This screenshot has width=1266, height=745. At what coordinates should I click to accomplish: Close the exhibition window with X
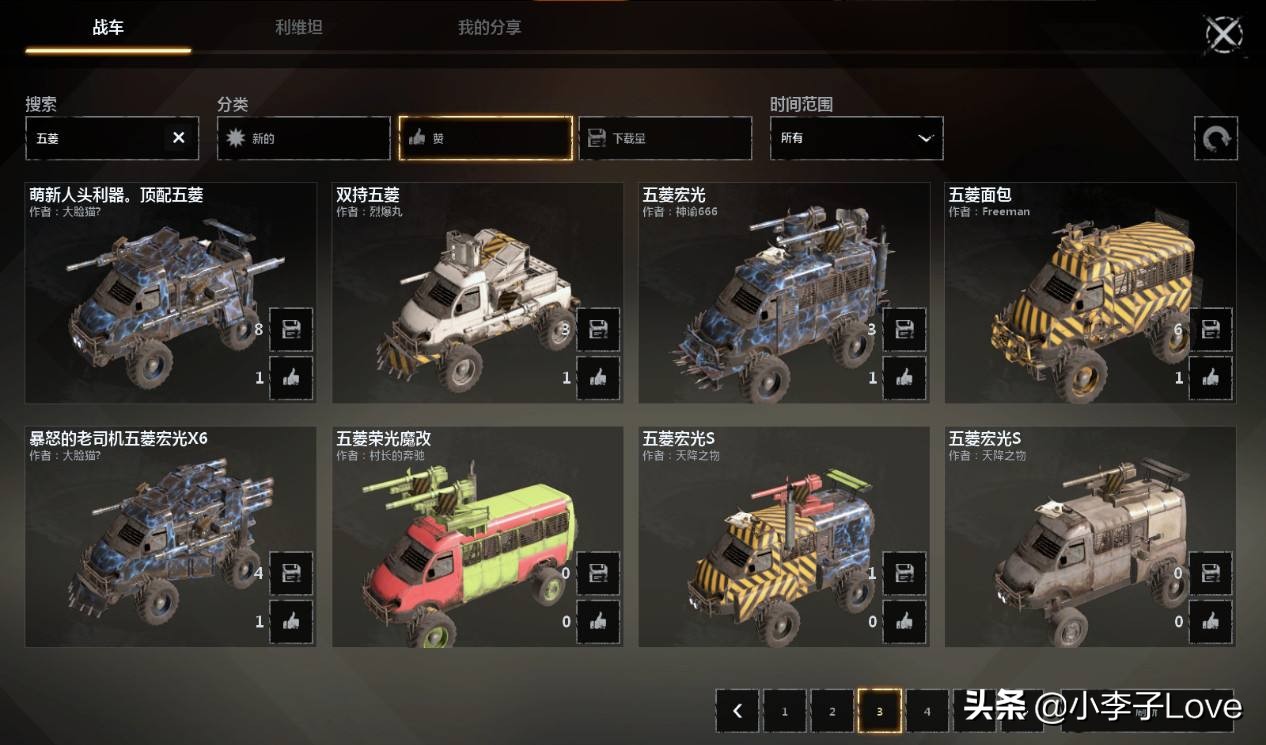coord(1223,35)
